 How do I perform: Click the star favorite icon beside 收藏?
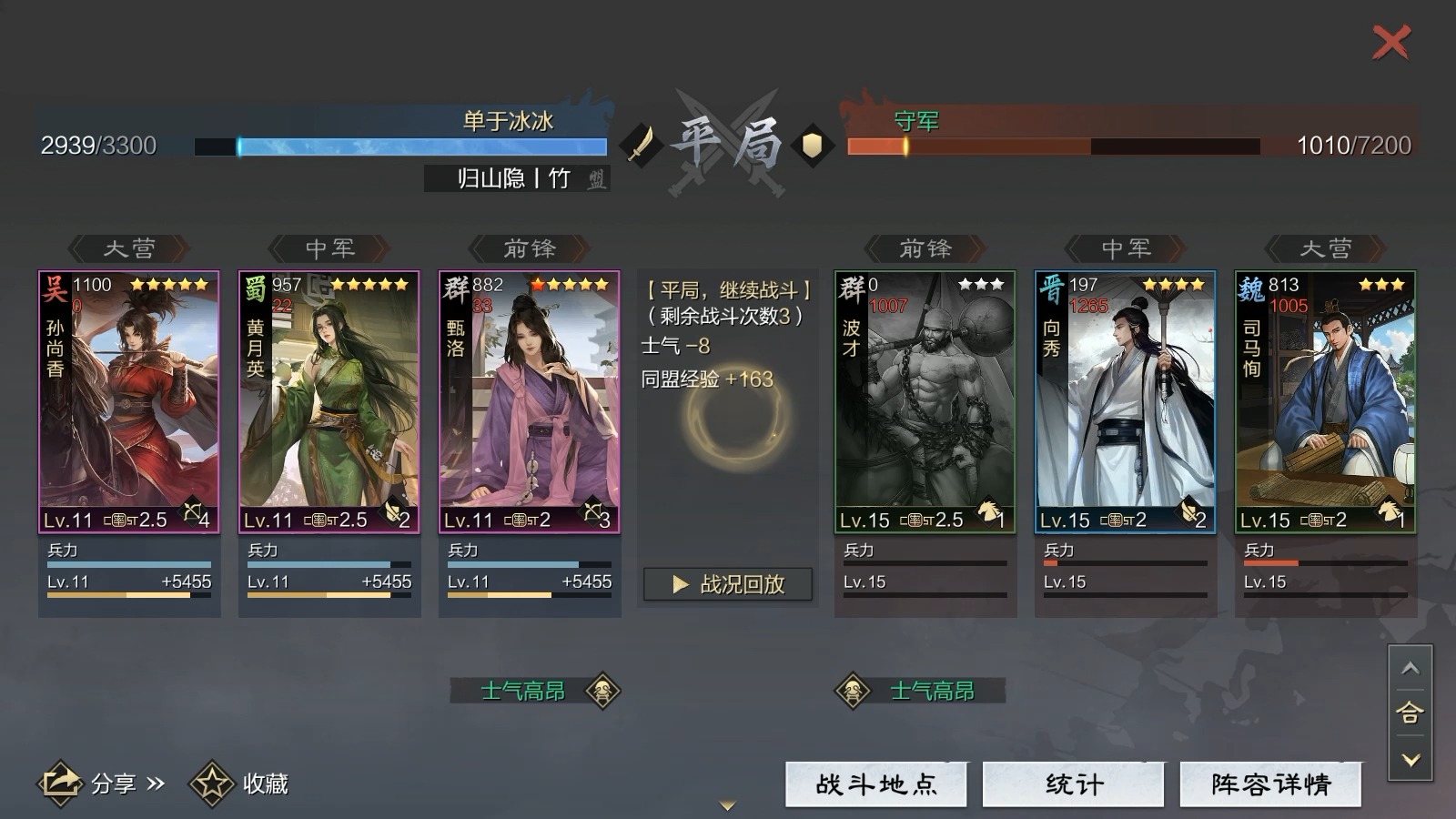(211, 782)
